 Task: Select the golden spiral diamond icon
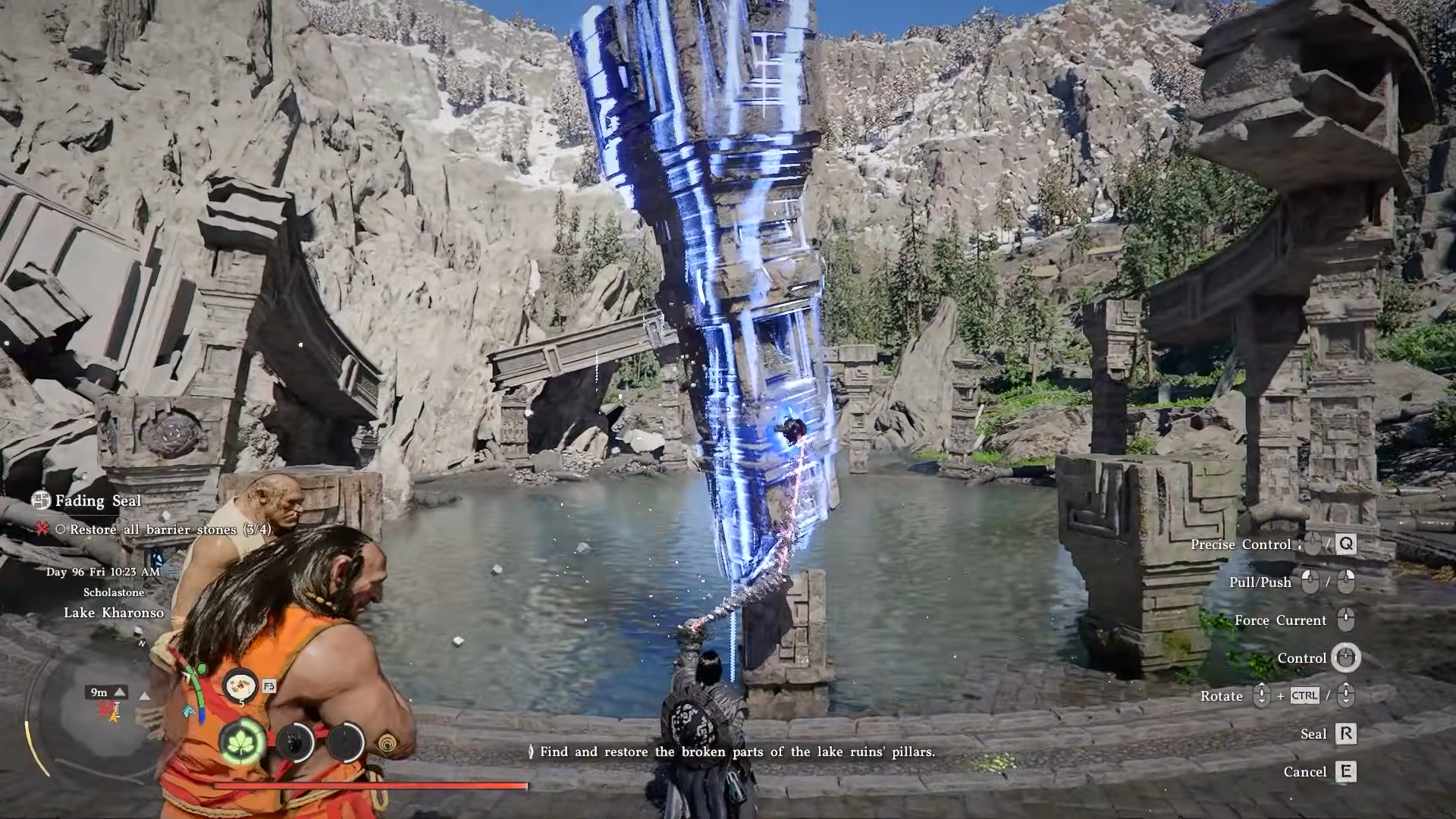click(388, 742)
